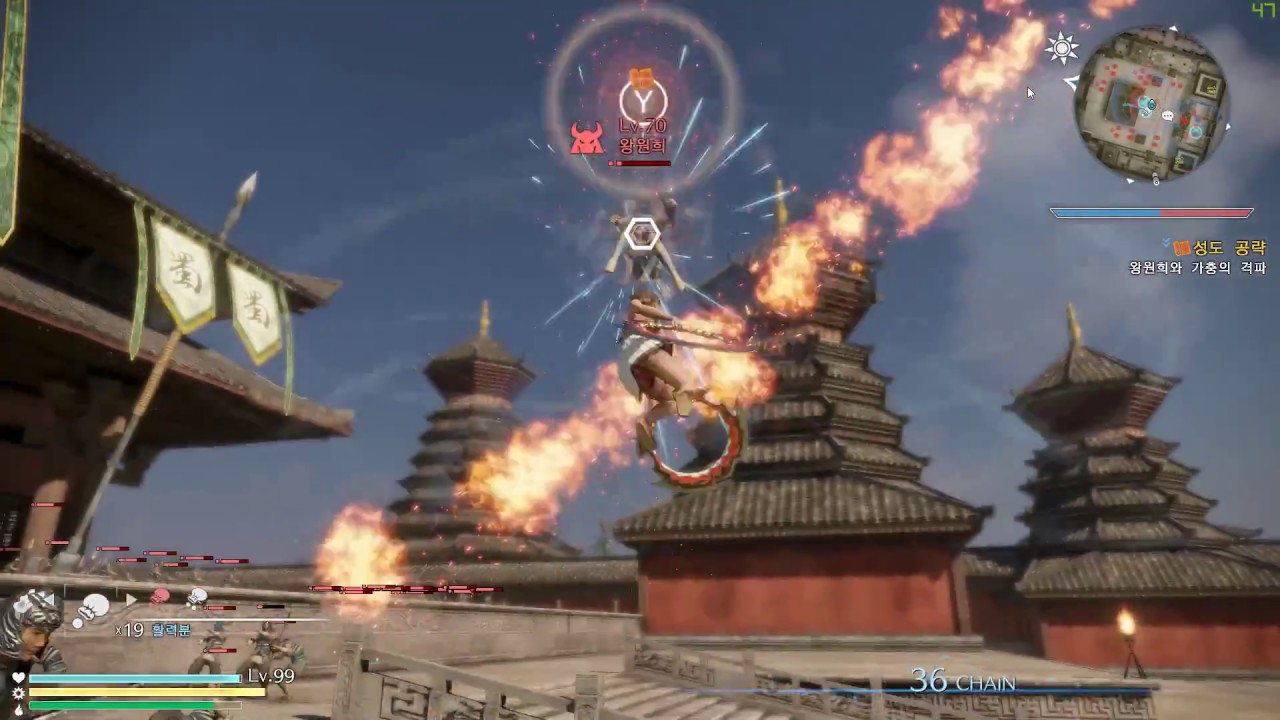1280x720 pixels.
Task: Click the scroll icon next to 성도 공략 objective
Action: click(1181, 247)
